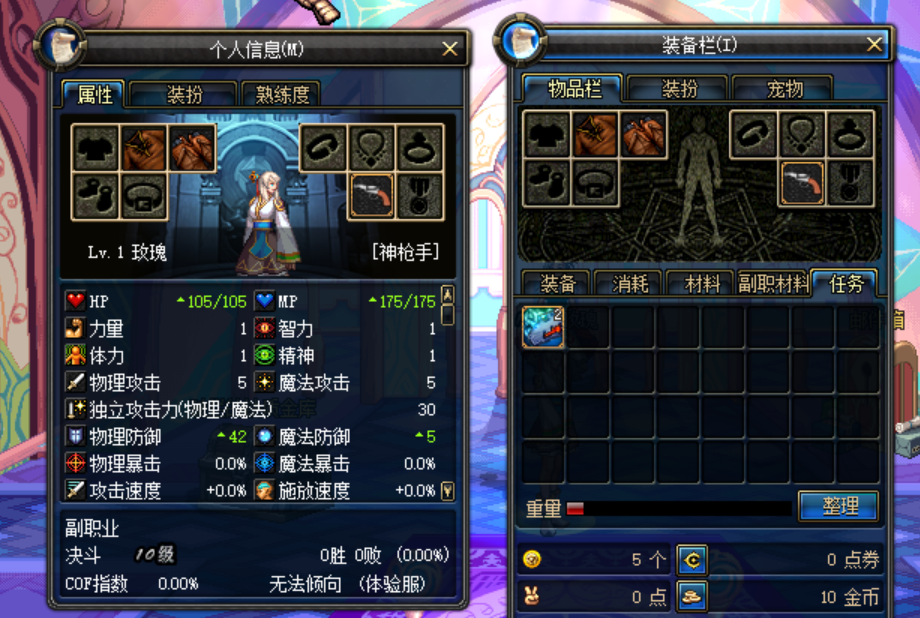
Task: Select the revolver weapon slot in 装备栏
Action: tap(802, 184)
